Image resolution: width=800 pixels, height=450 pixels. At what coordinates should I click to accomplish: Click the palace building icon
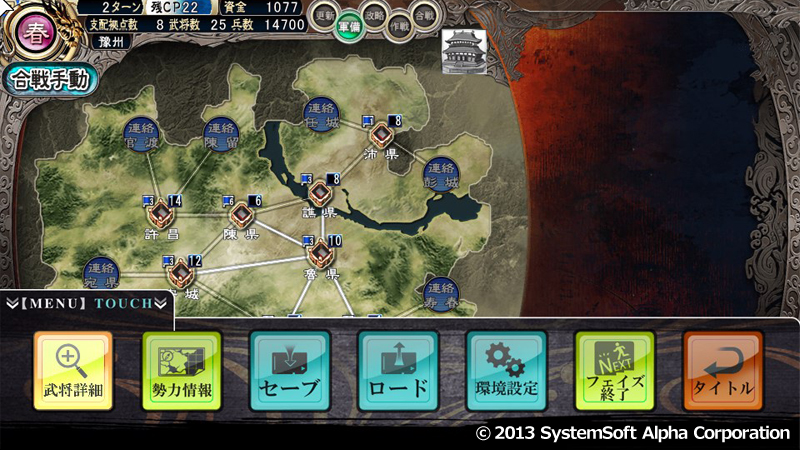pos(462,49)
